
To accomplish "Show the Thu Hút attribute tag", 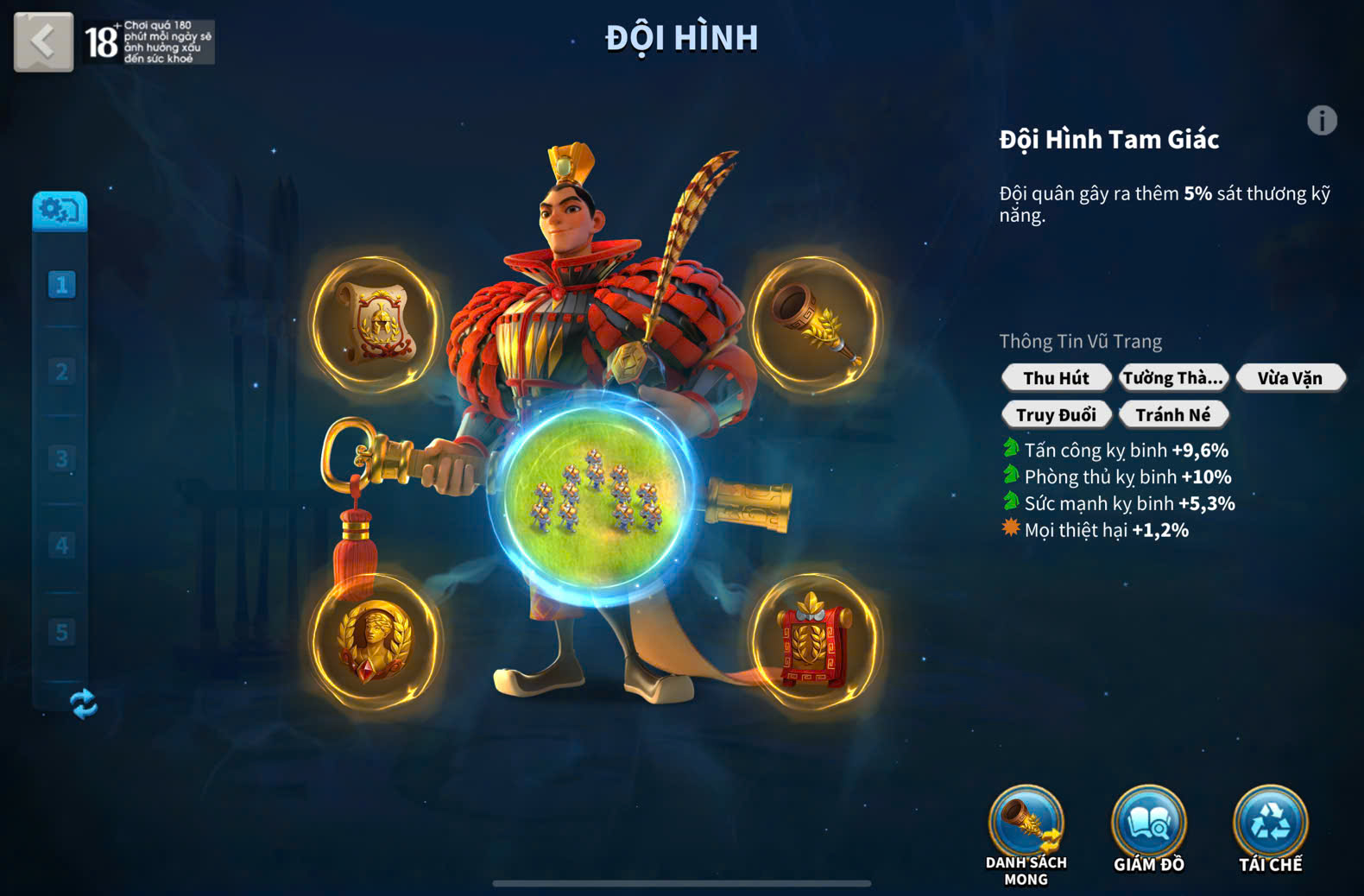I will [x=1056, y=378].
